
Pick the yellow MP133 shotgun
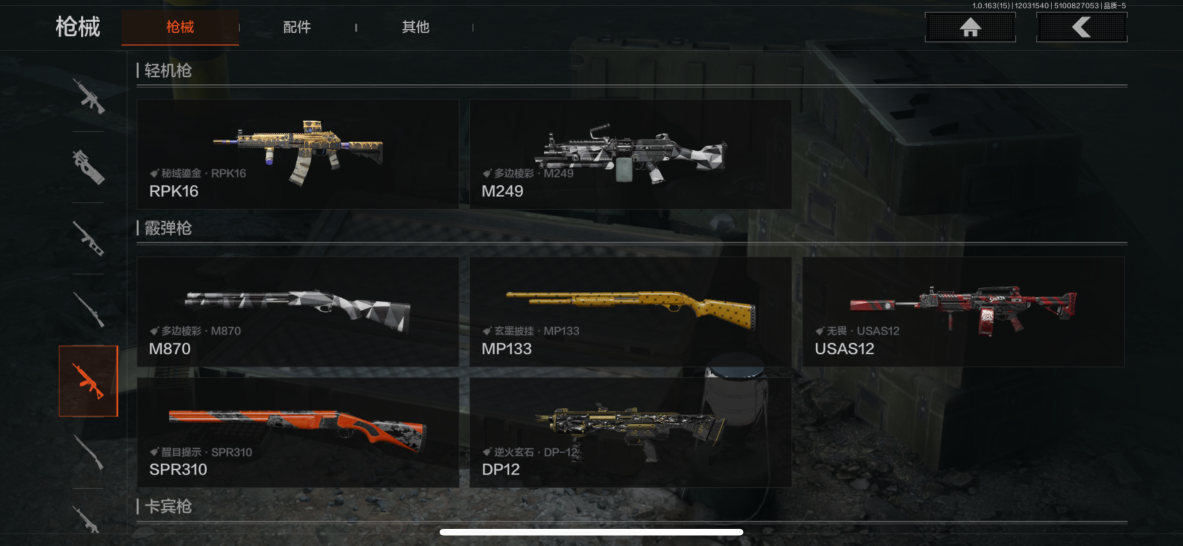(630, 312)
